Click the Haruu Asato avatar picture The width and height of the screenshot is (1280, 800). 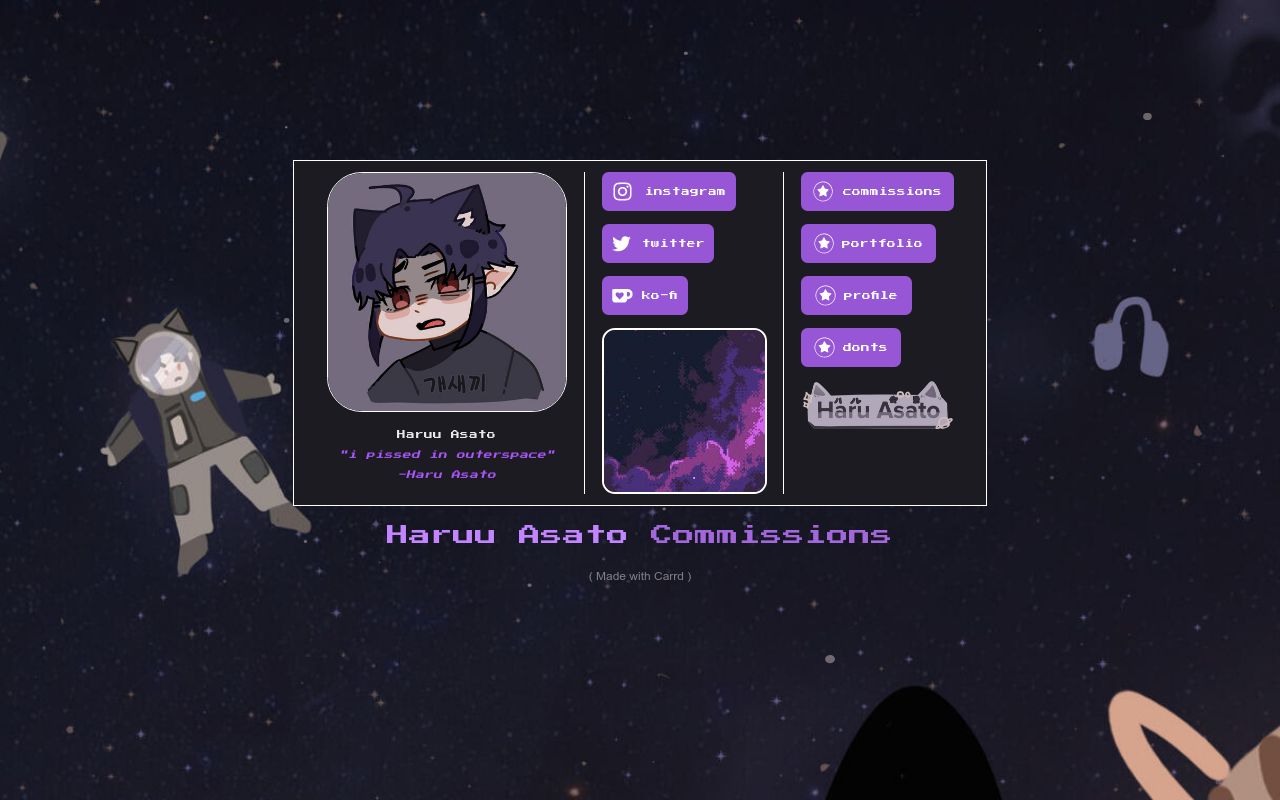[x=446, y=291]
